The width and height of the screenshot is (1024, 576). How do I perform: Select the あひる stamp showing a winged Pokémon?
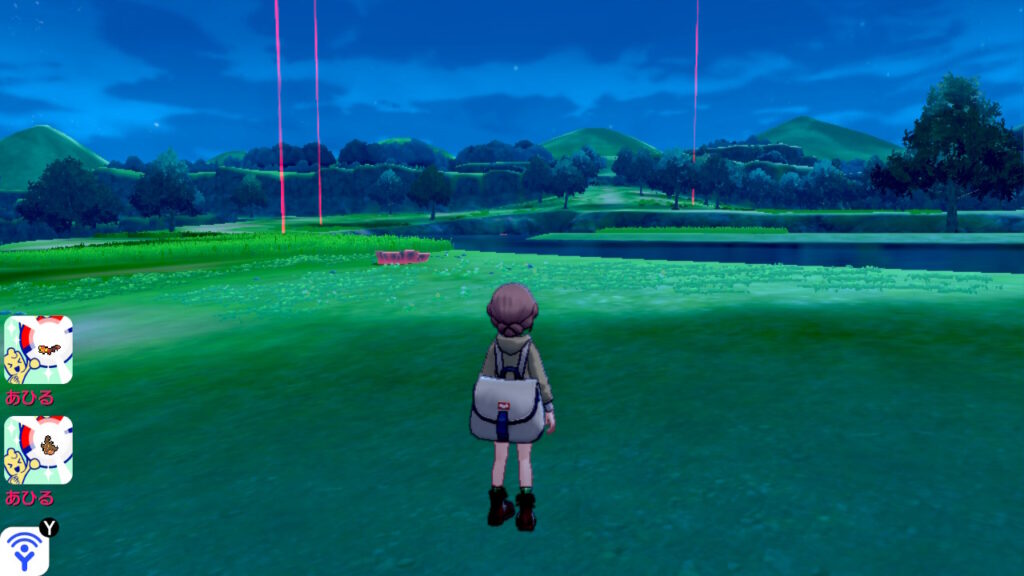point(38,350)
